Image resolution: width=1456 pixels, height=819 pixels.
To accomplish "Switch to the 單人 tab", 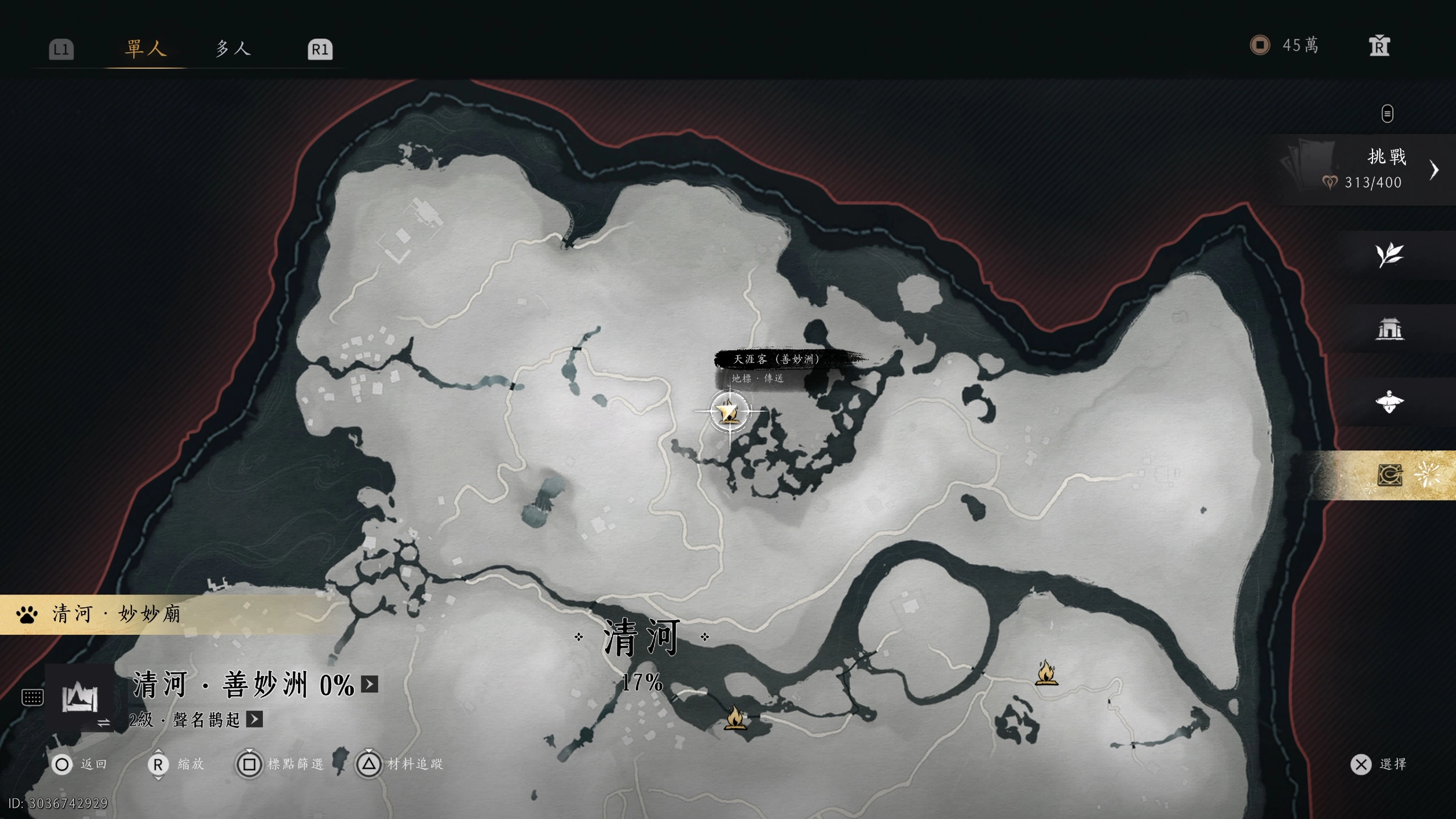I will (x=146, y=48).
